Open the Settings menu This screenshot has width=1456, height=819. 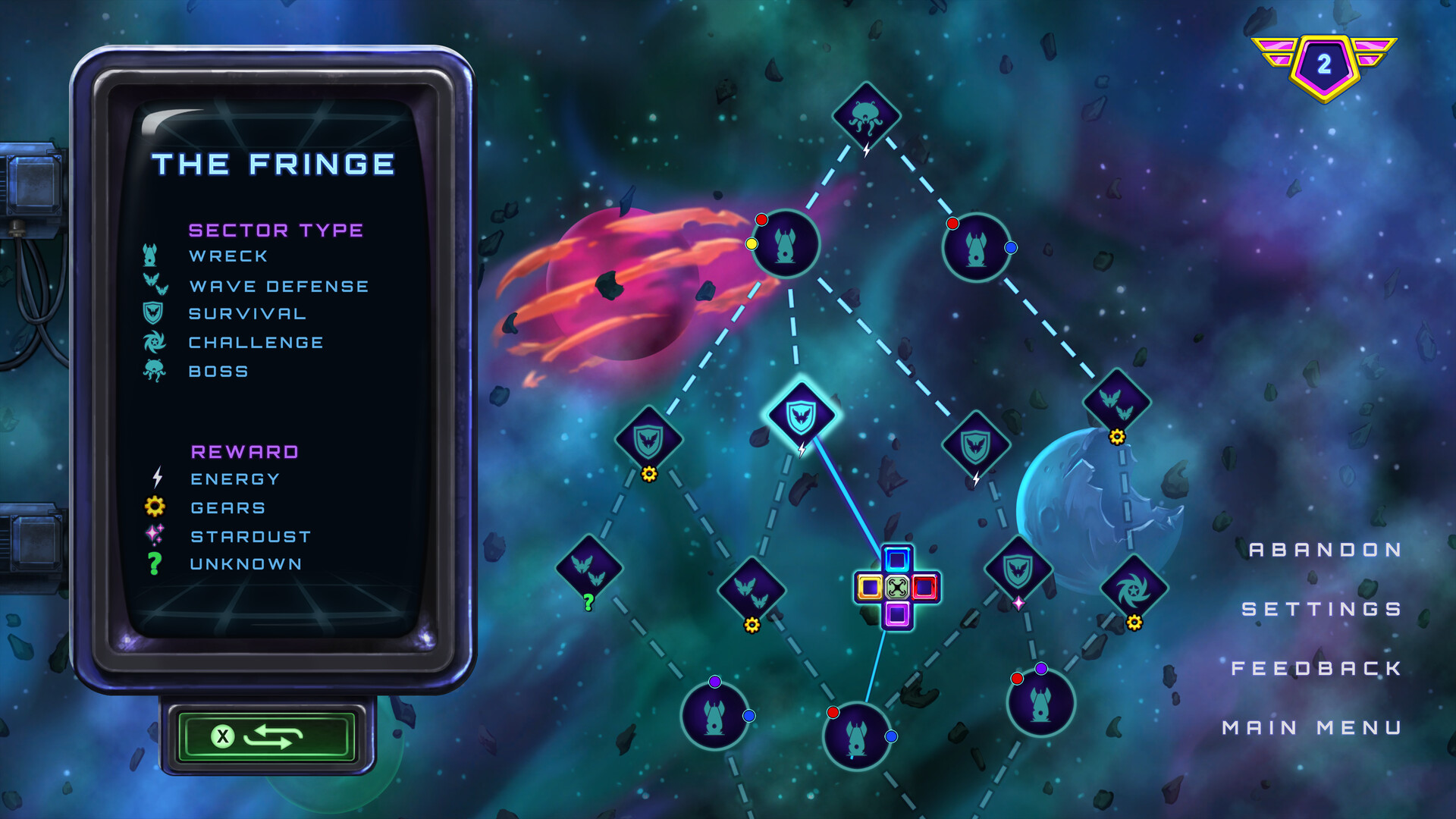click(x=1321, y=608)
